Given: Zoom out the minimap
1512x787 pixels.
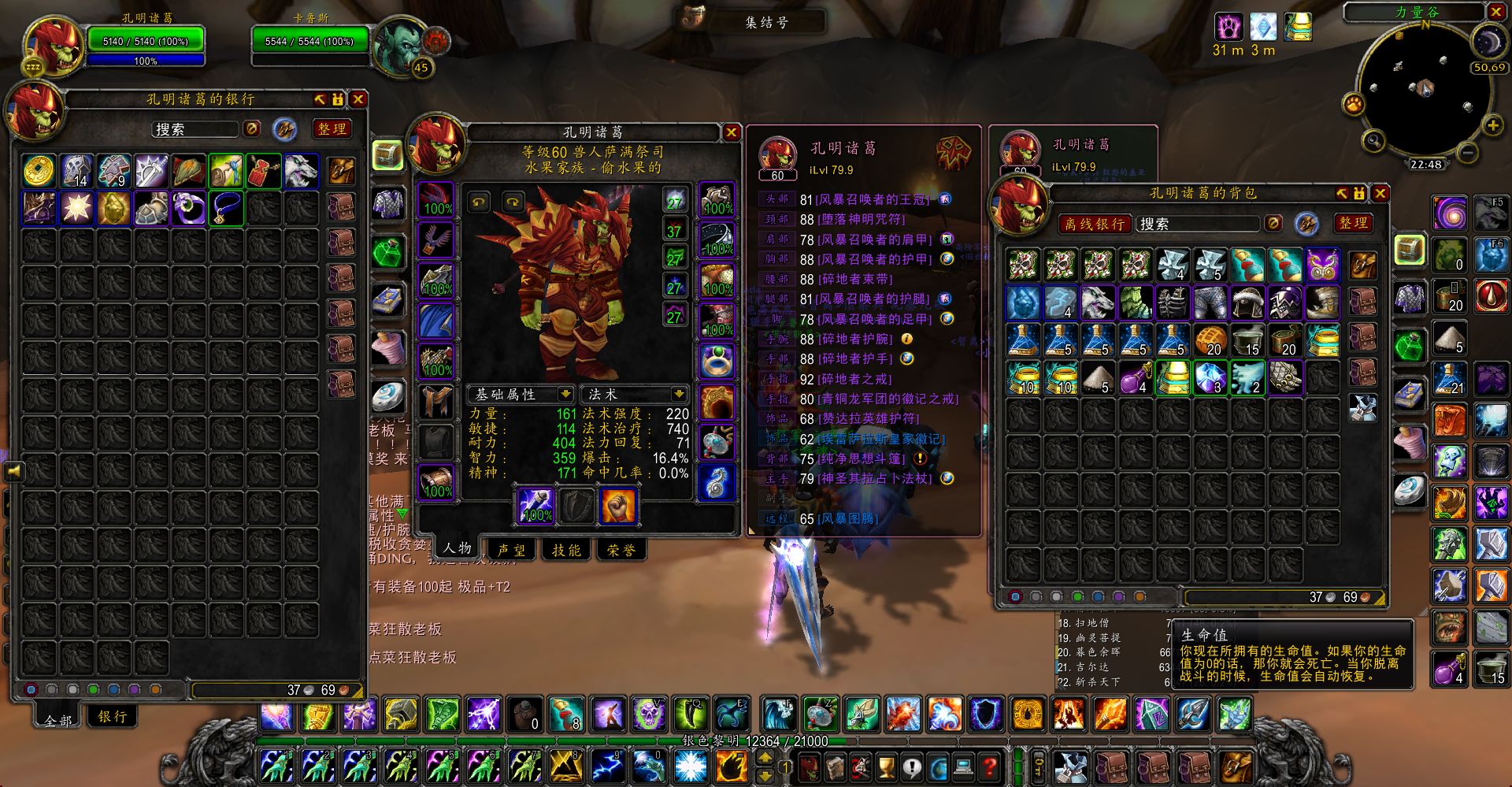Looking at the screenshot, I should [x=1467, y=152].
